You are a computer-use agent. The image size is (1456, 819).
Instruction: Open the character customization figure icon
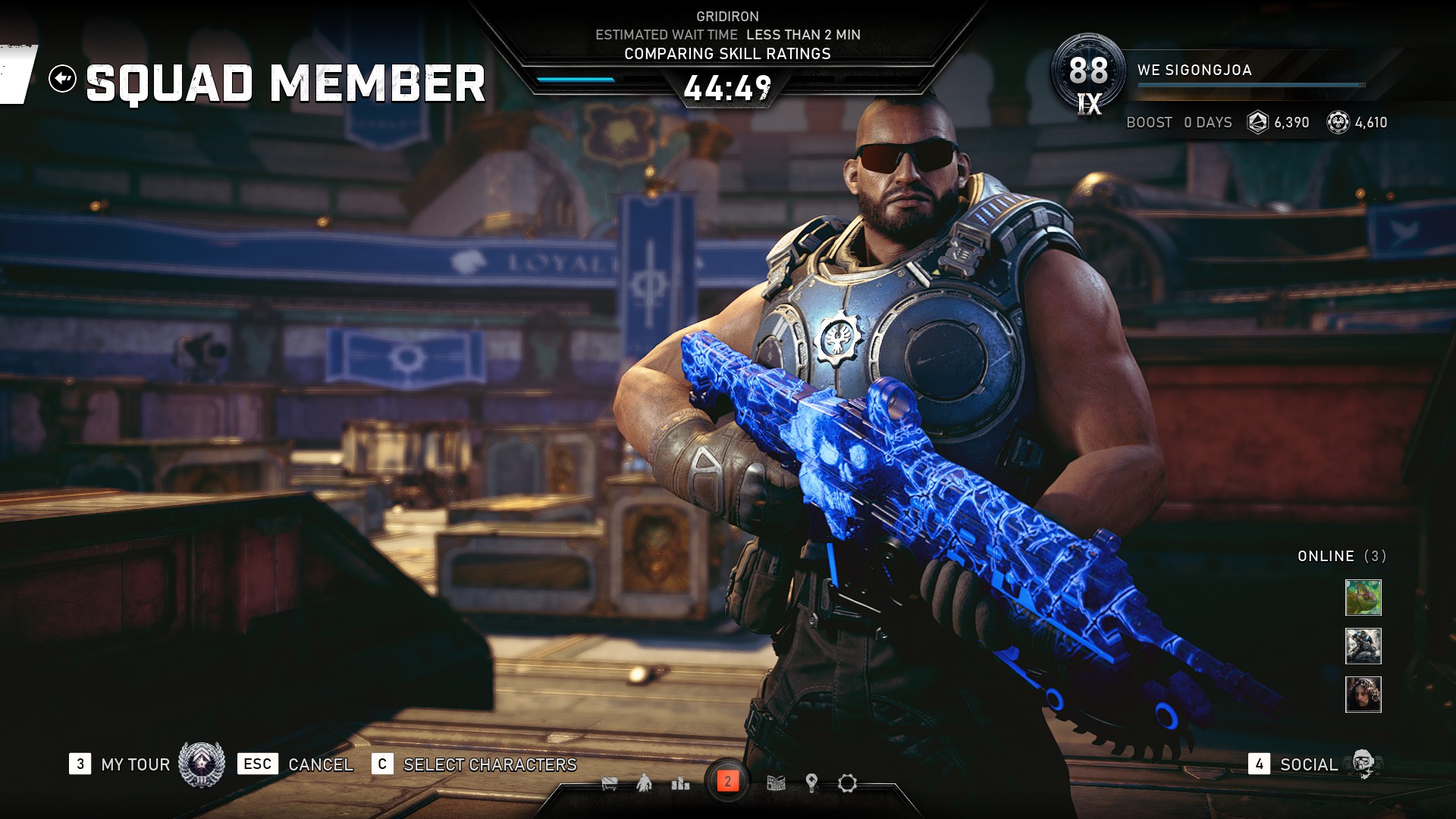click(x=644, y=783)
